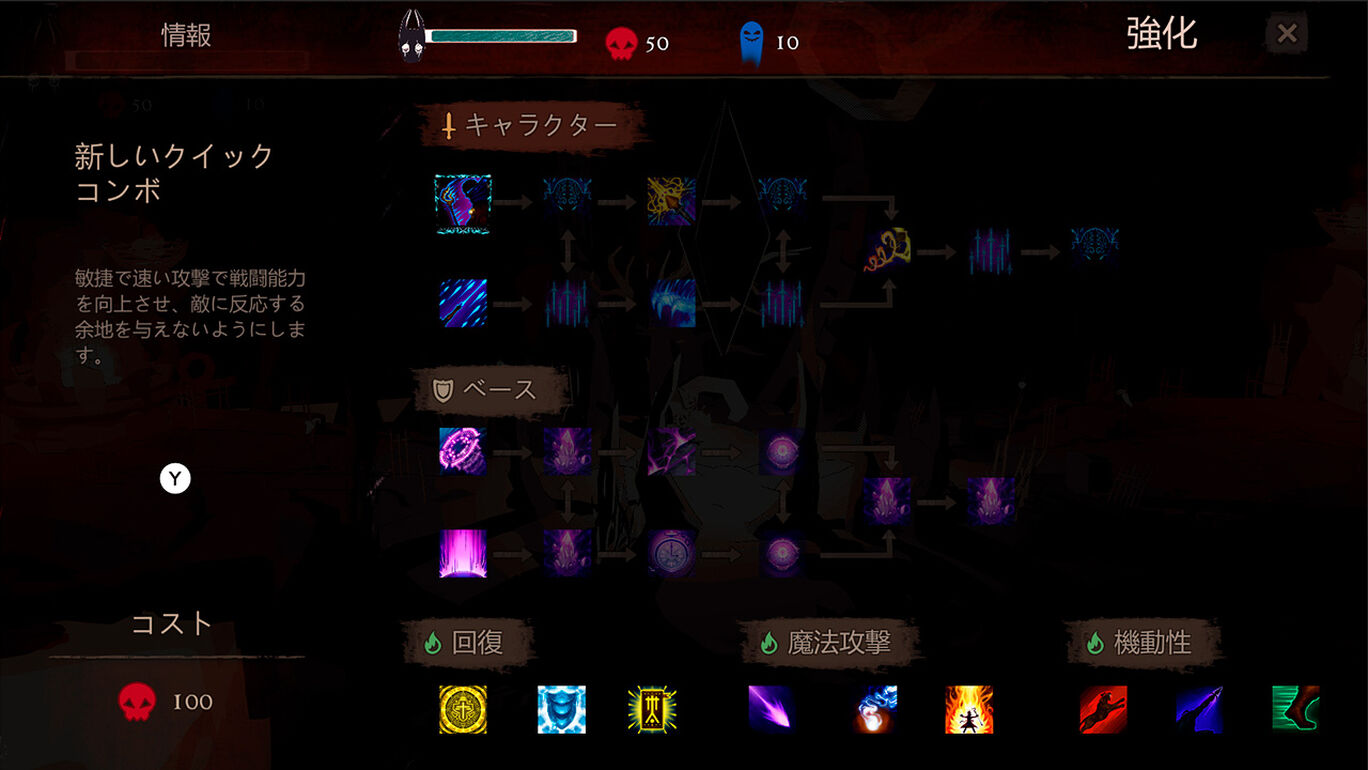The image size is (1368, 770).
Task: Select the purple comet magic attack
Action: pyautogui.click(x=772, y=710)
